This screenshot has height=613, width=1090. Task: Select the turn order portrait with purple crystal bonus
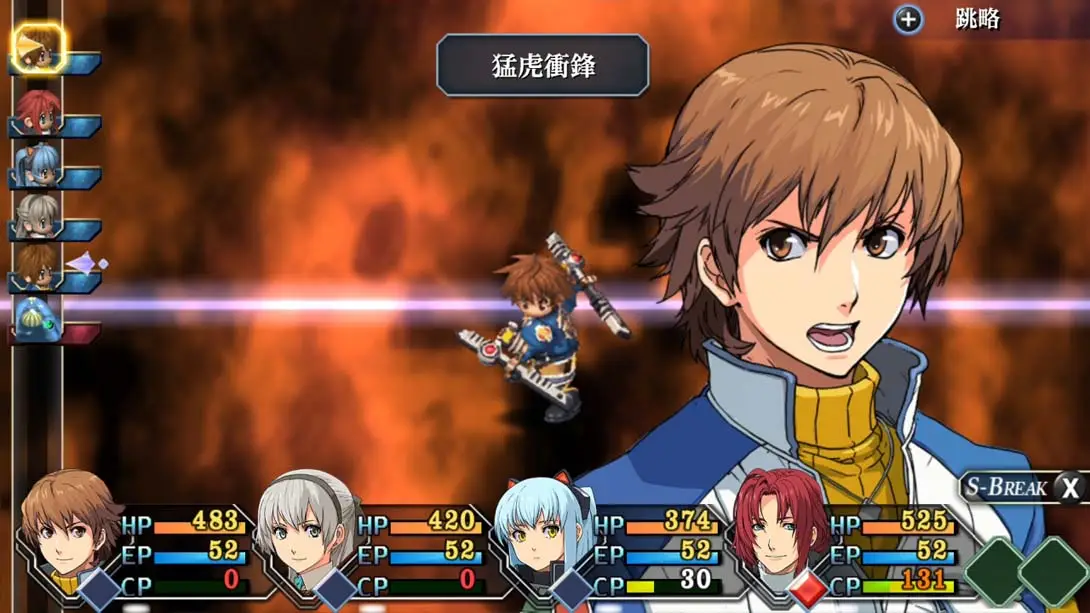tap(38, 268)
